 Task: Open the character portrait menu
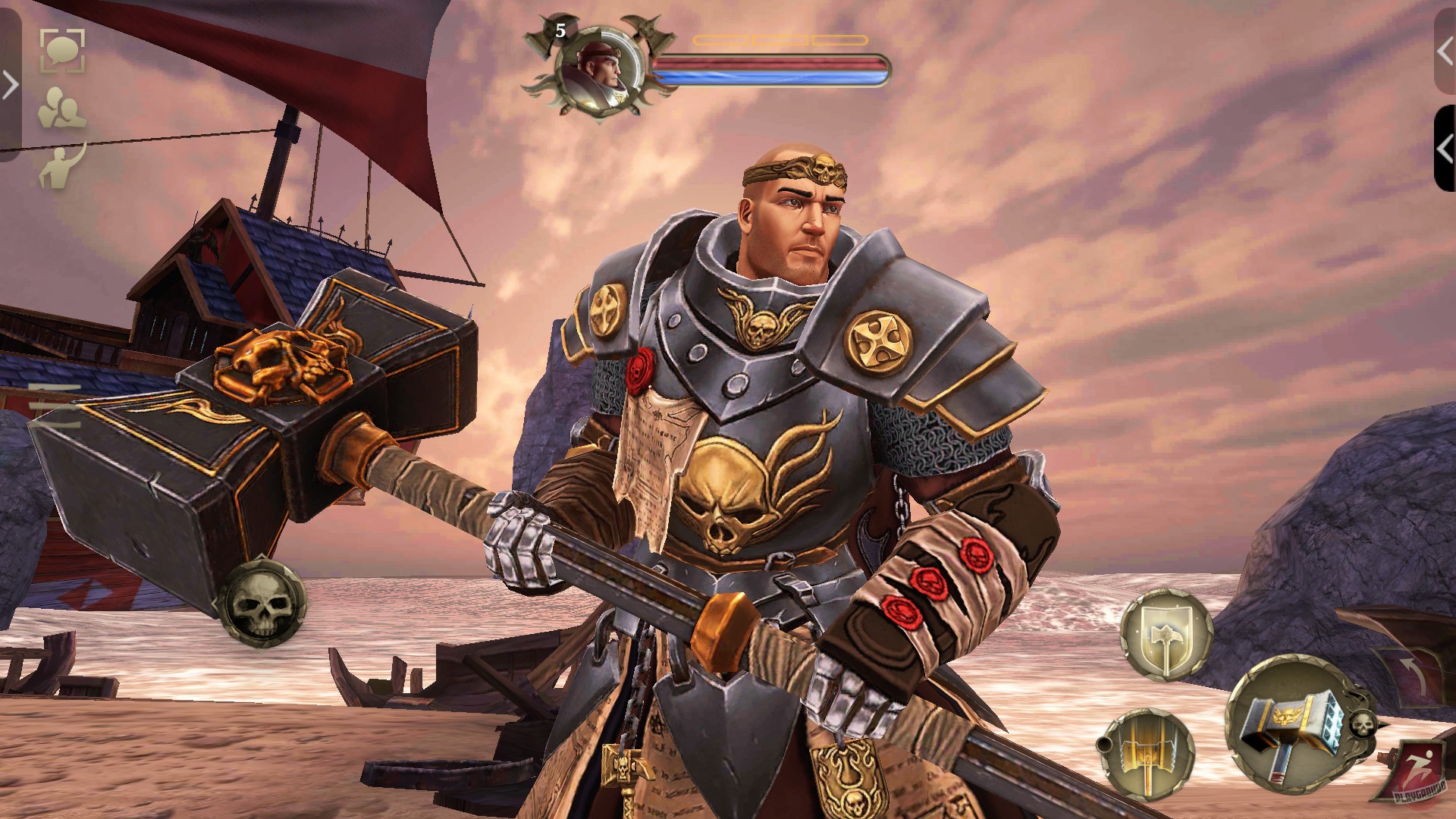pos(598,74)
